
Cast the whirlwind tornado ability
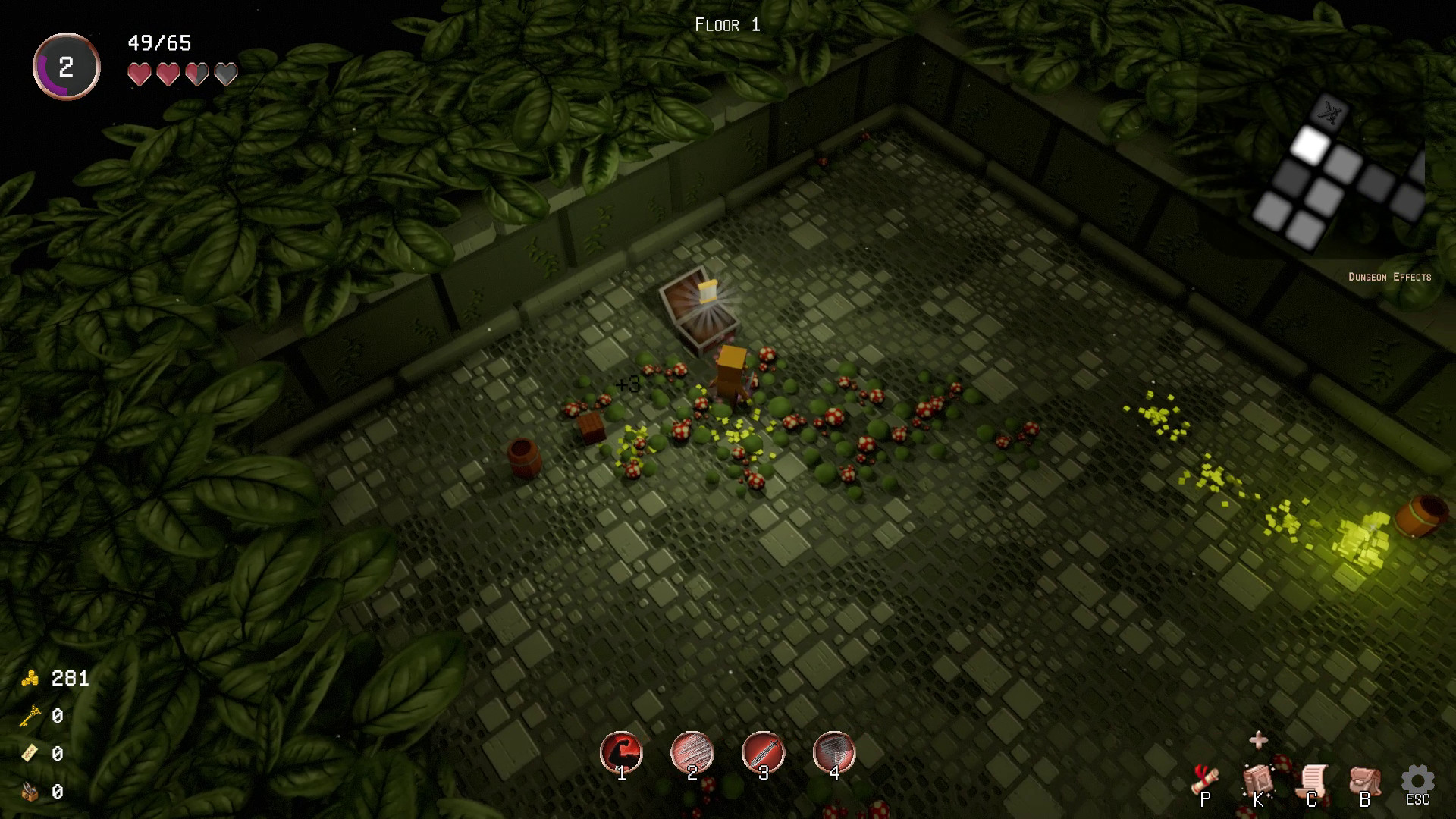click(x=834, y=752)
